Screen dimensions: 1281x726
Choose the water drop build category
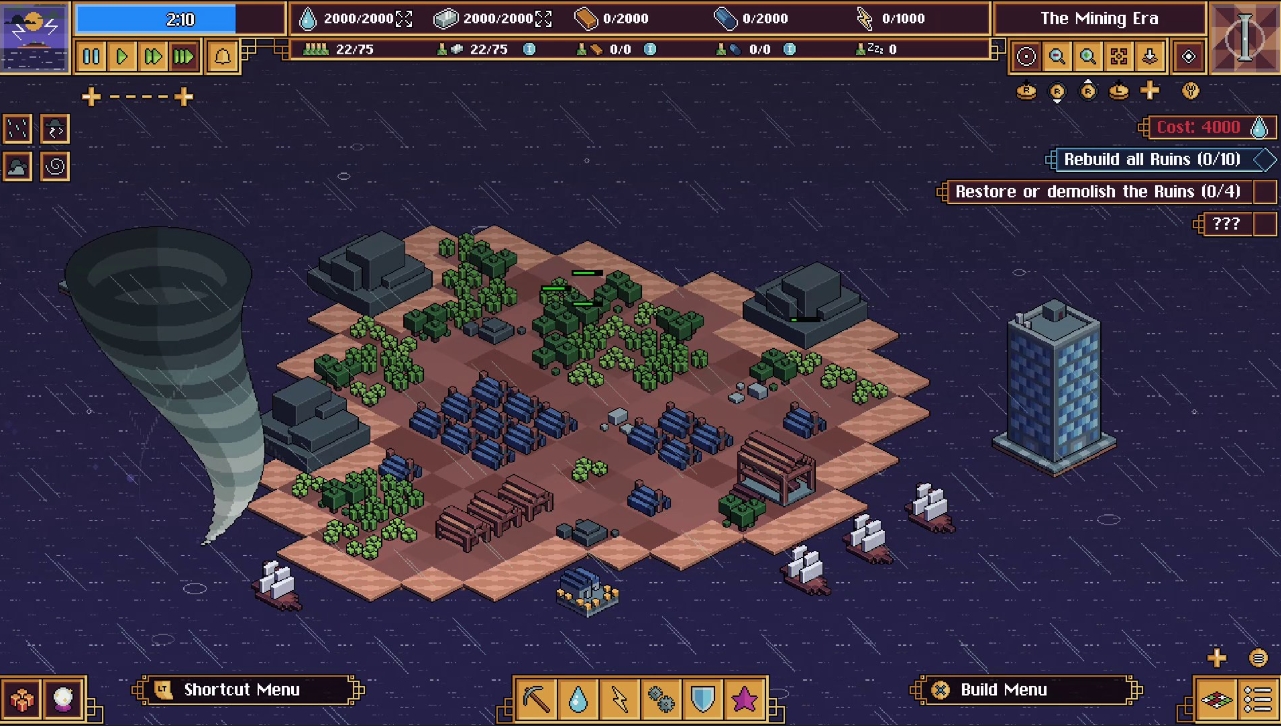(x=579, y=698)
